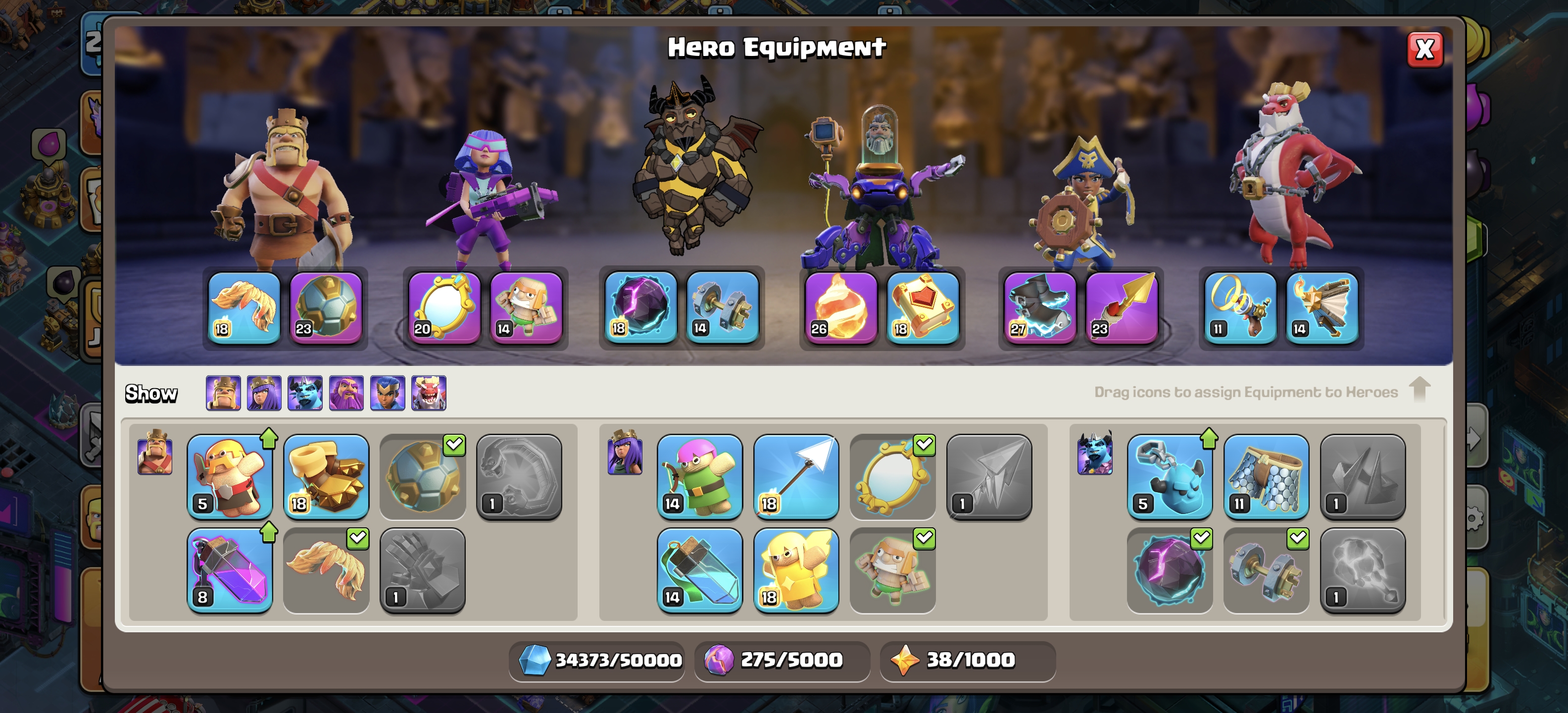Image resolution: width=1568 pixels, height=713 pixels.
Task: Tap the equipped Fireball level 26 slot
Action: [x=840, y=307]
